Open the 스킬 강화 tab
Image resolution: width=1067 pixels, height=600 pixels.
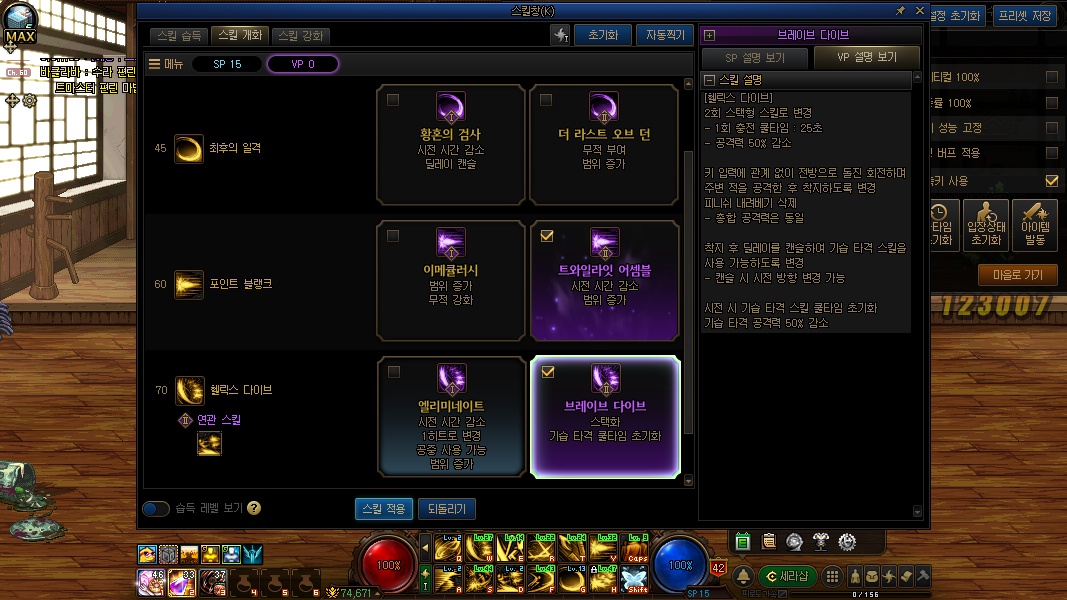coord(300,36)
